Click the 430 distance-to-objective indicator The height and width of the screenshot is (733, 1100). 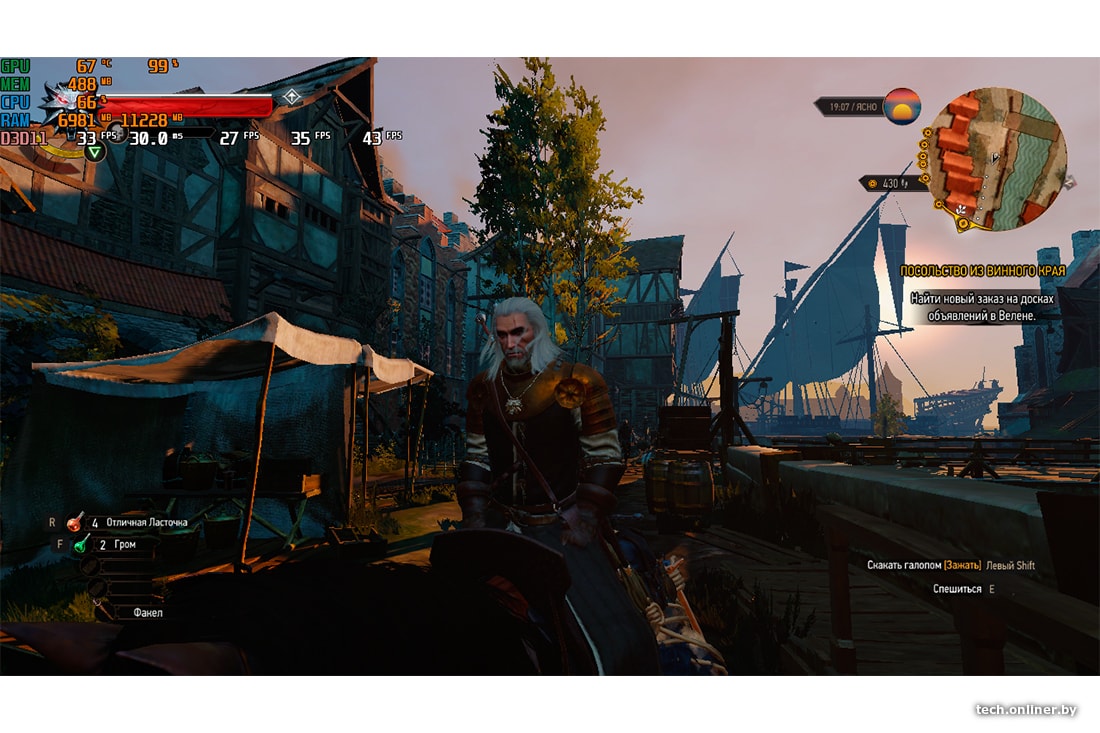(885, 183)
